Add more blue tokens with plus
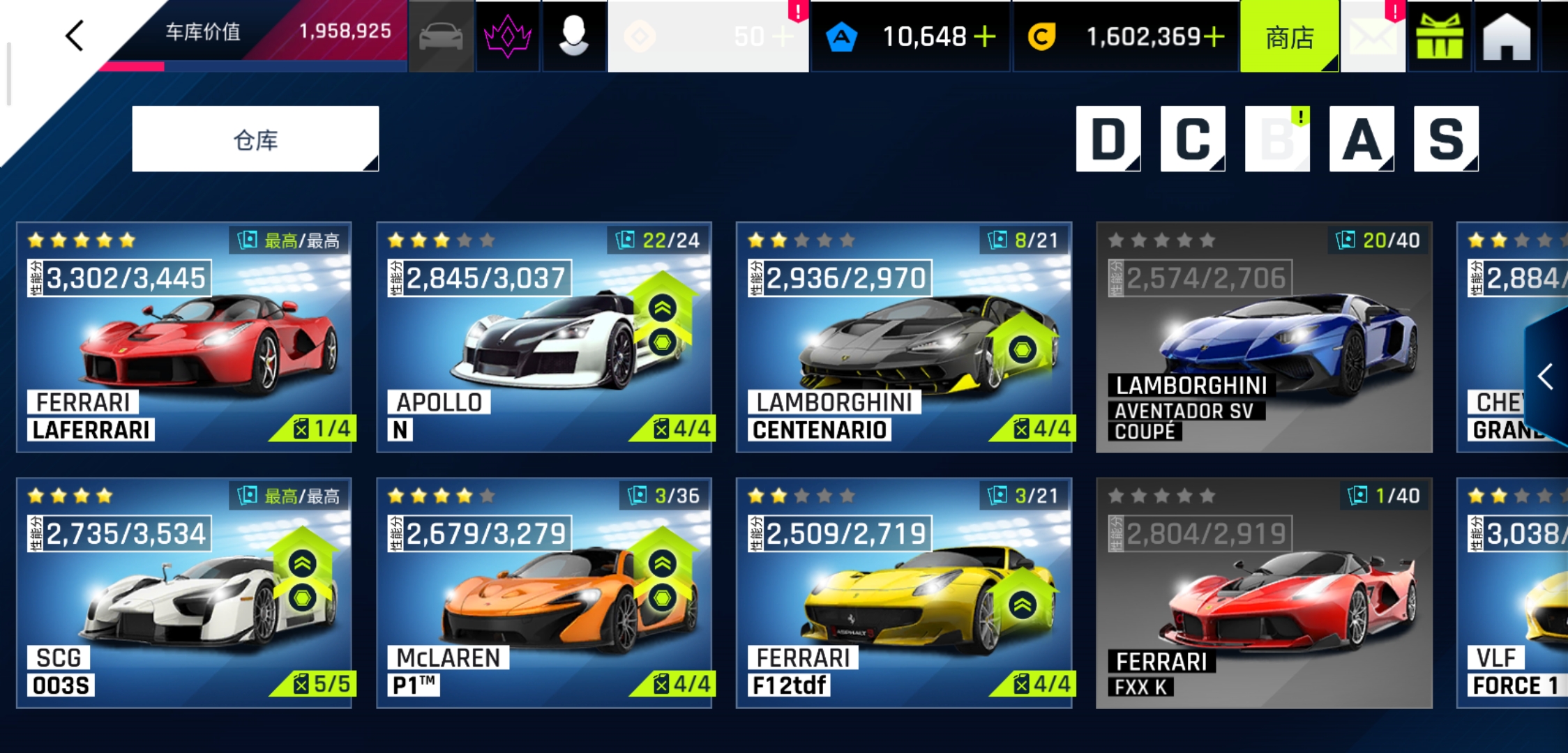This screenshot has height=753, width=1568. click(x=985, y=36)
